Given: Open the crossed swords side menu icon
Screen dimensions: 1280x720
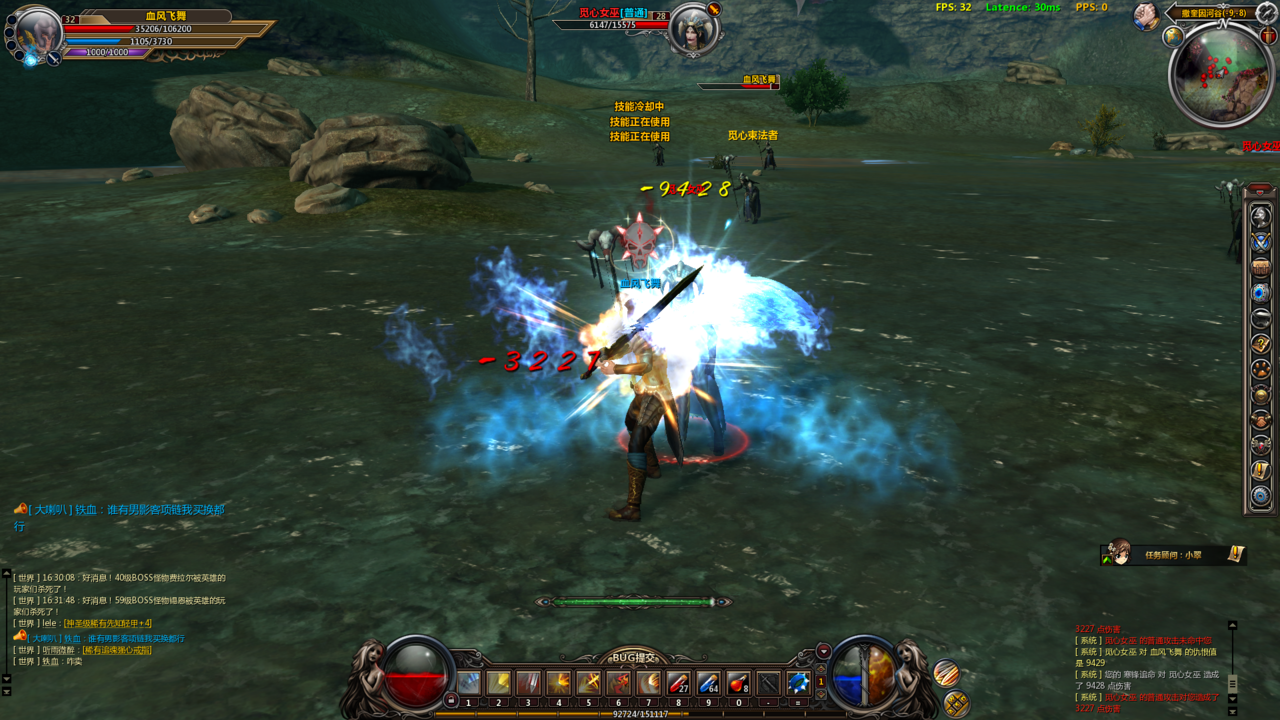Looking at the screenshot, I should click(1261, 242).
